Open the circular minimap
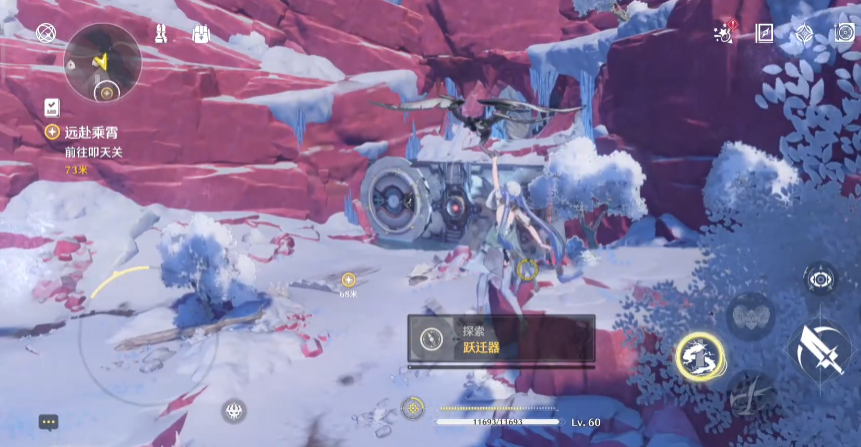This screenshot has width=861, height=447. (101, 62)
